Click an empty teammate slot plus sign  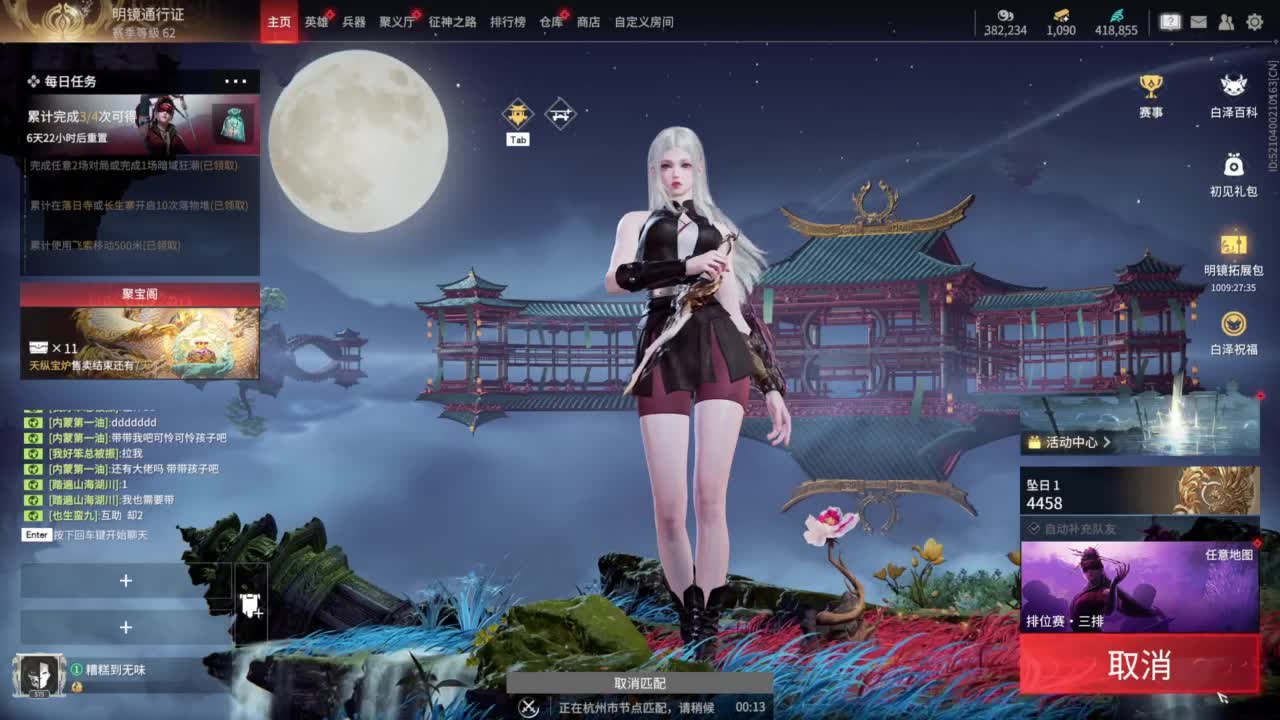pyautogui.click(x=126, y=581)
